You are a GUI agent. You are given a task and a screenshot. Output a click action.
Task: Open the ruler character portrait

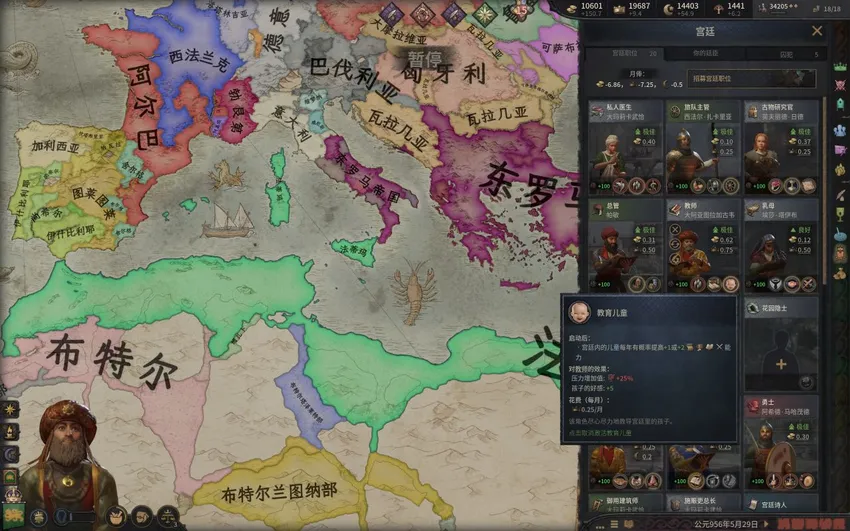[x=67, y=460]
